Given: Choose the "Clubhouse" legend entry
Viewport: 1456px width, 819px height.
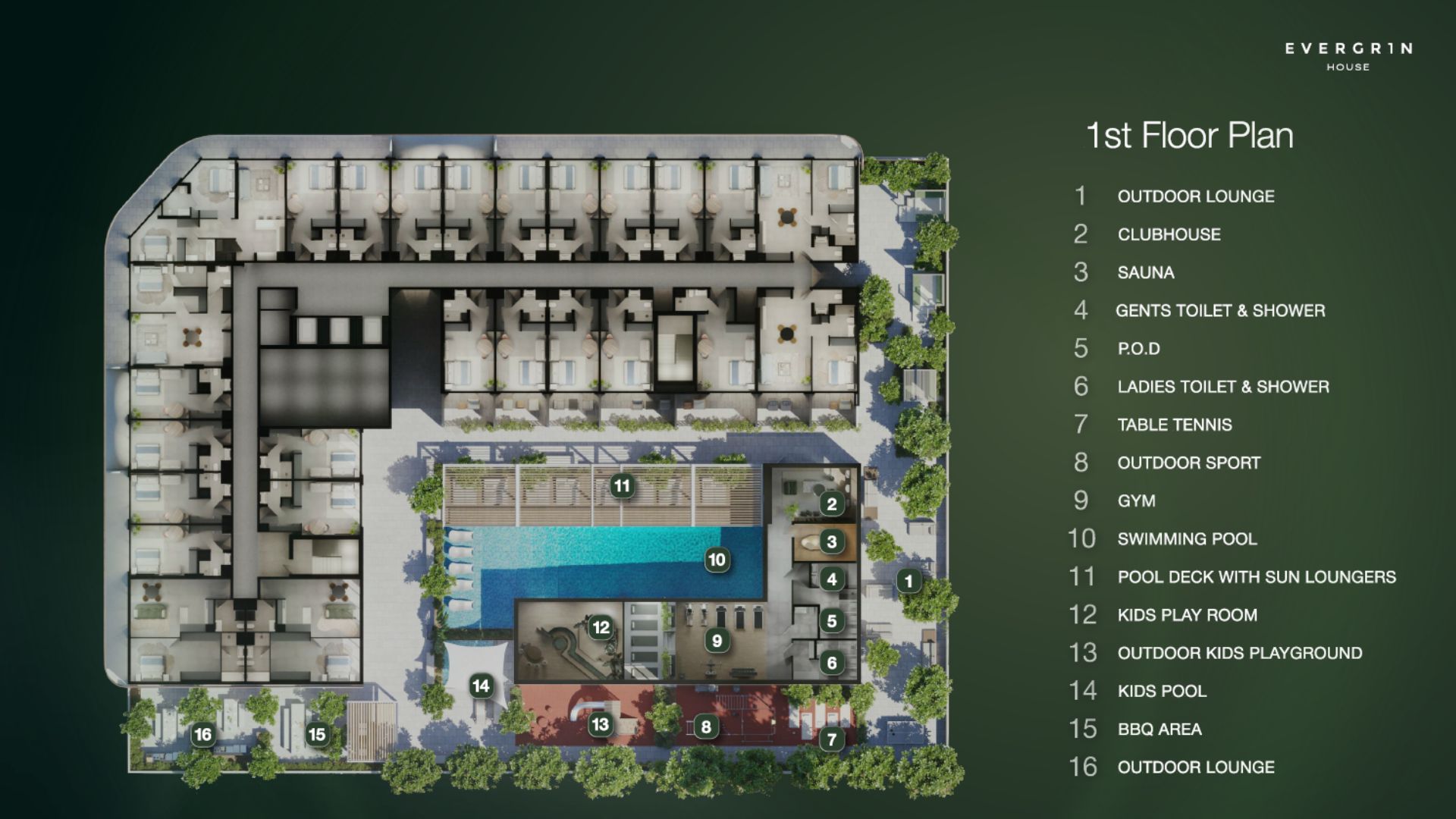Looking at the screenshot, I should point(1169,234).
